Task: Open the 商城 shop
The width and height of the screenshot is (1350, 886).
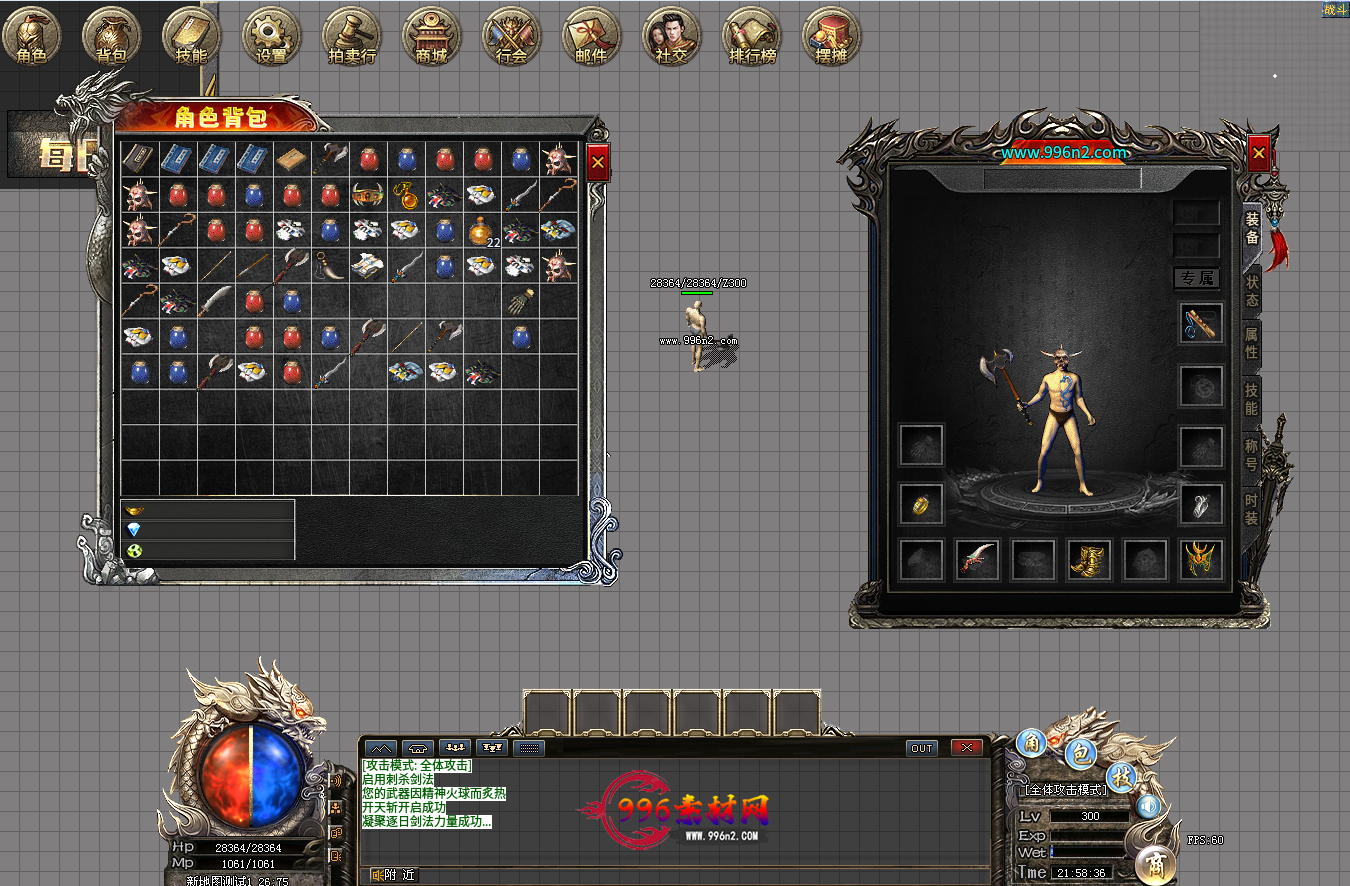Action: 432,37
